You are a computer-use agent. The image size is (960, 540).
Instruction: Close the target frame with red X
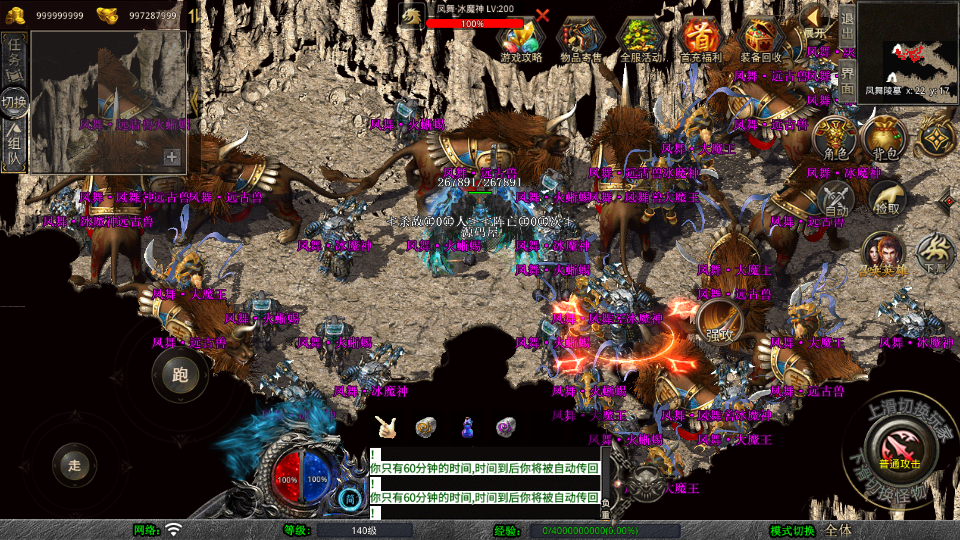coord(543,15)
